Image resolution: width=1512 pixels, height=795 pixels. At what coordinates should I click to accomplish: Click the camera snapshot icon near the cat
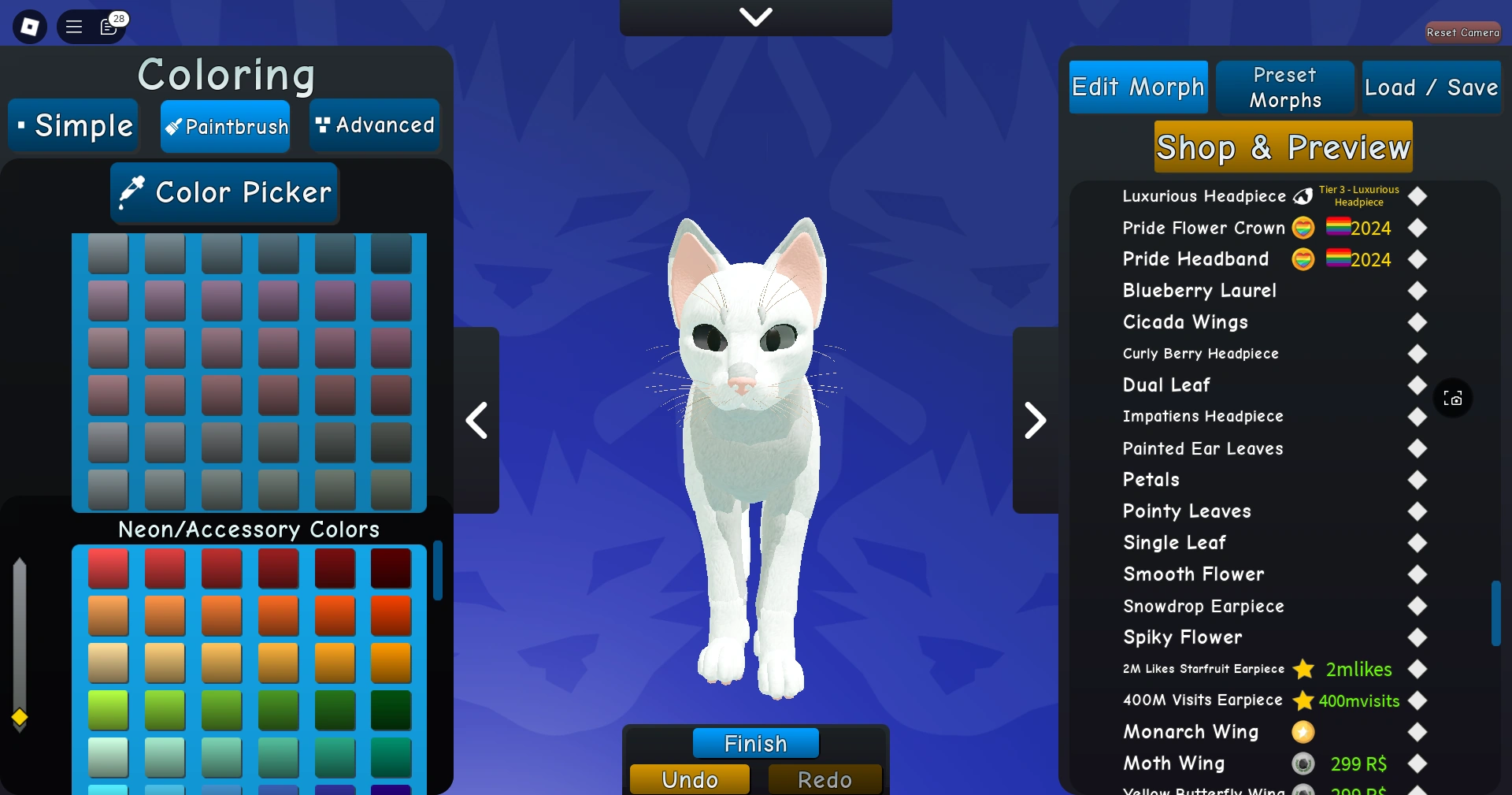point(1454,398)
